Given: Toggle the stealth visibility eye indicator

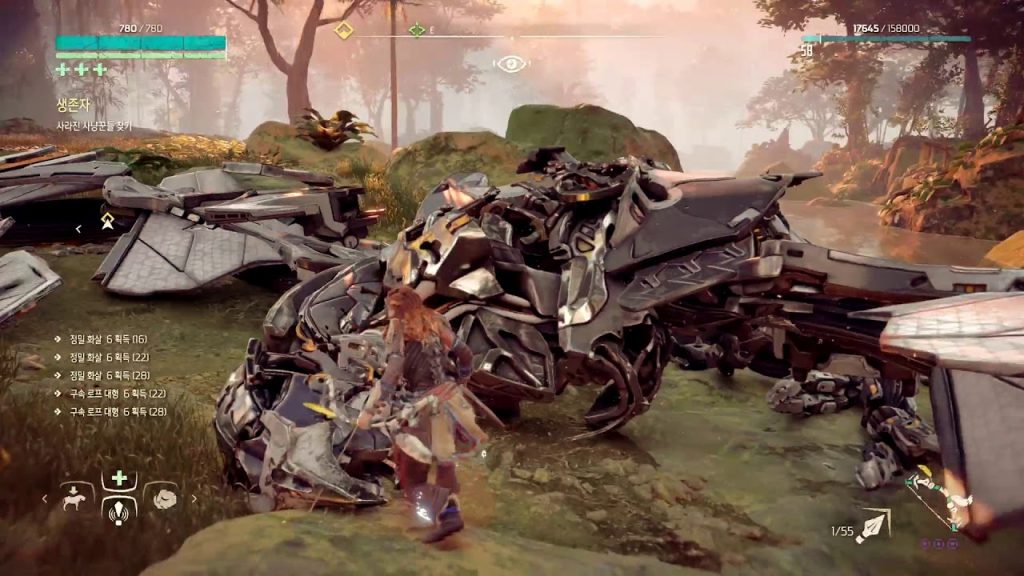Looking at the screenshot, I should click(x=511, y=64).
